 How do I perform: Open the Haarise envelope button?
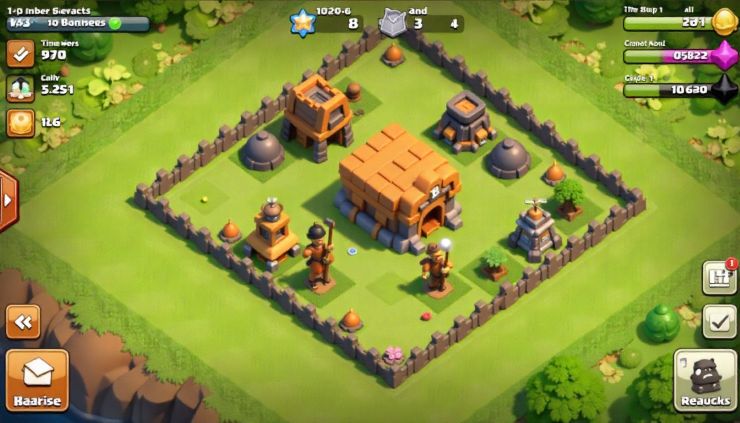37,380
